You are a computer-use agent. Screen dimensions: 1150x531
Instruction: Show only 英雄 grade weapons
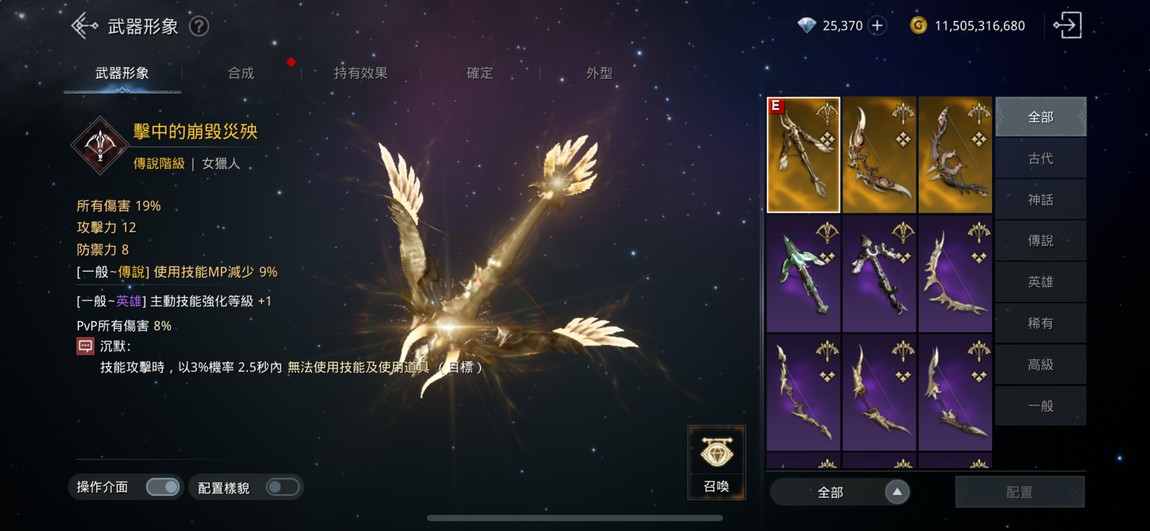pyautogui.click(x=1040, y=282)
